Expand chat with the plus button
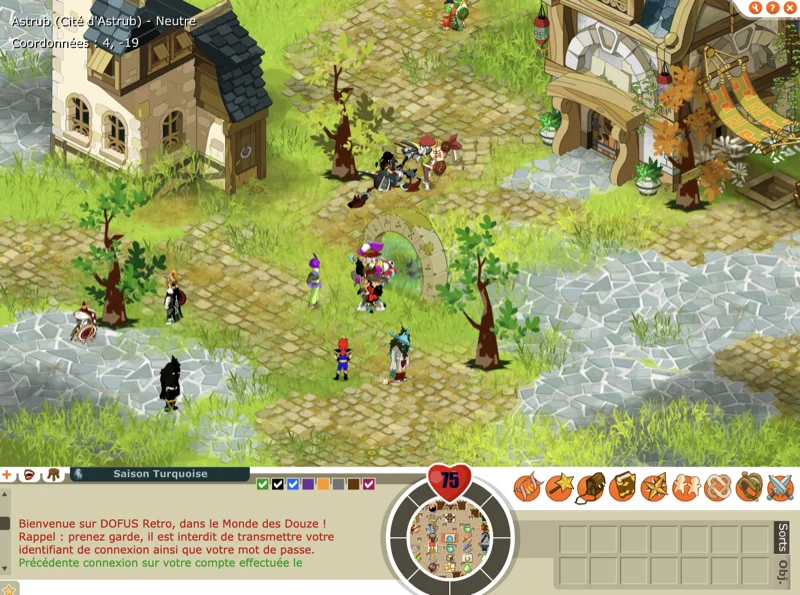Viewport: 800px width, 595px height. click(6, 474)
